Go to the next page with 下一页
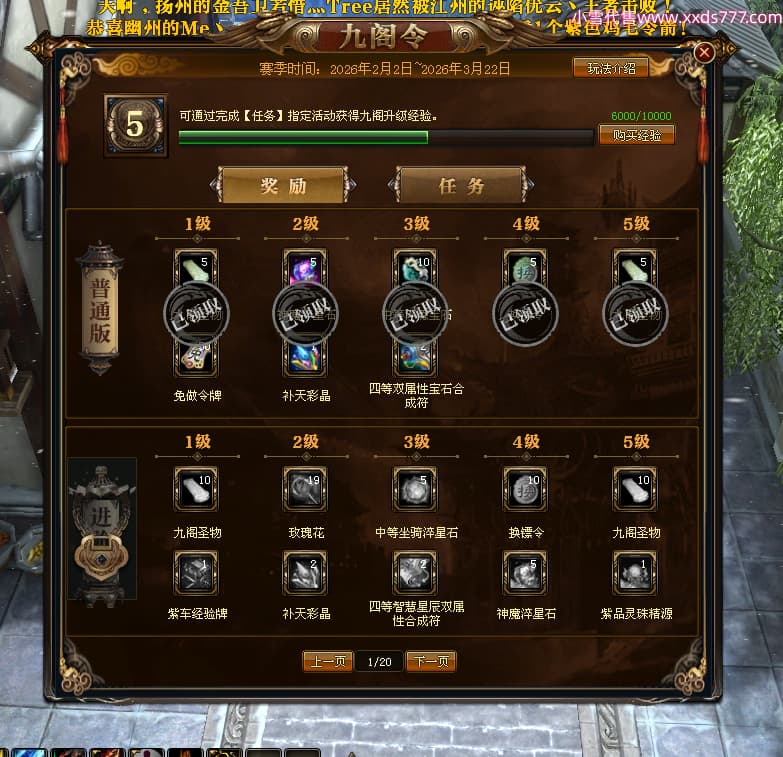Image resolution: width=783 pixels, height=757 pixels. click(x=431, y=661)
